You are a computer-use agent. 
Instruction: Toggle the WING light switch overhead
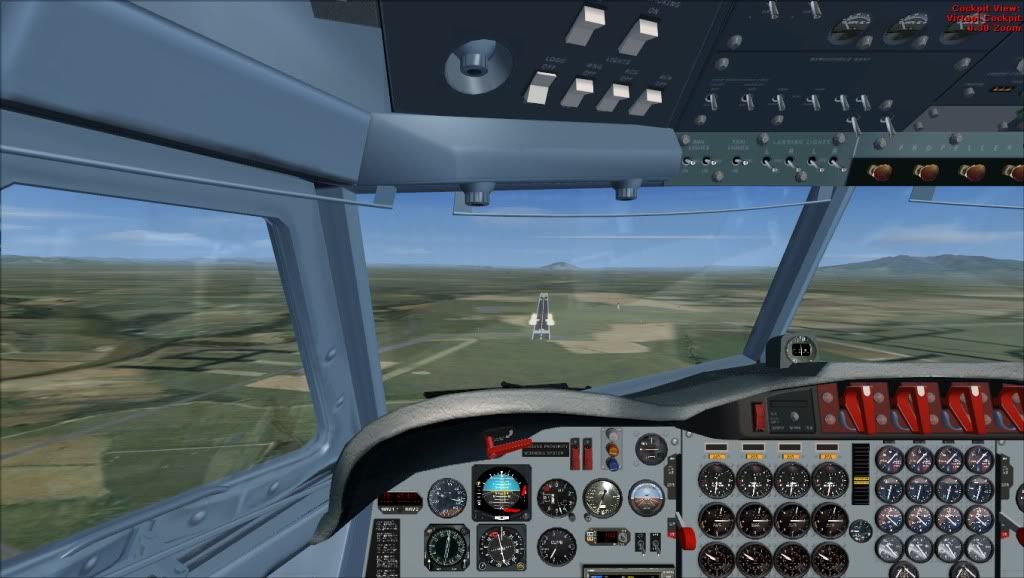[578, 92]
